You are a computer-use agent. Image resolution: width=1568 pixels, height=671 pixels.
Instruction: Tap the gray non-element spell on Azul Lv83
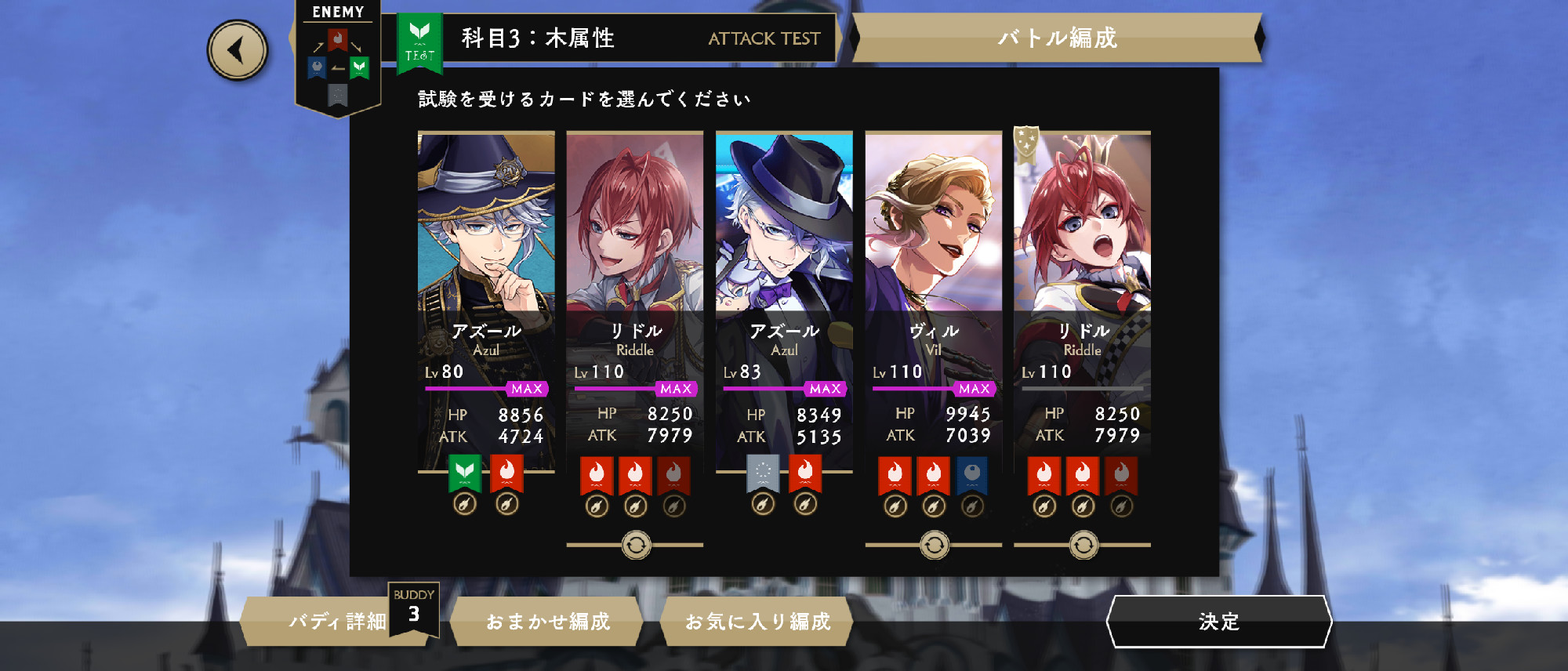pos(763,473)
